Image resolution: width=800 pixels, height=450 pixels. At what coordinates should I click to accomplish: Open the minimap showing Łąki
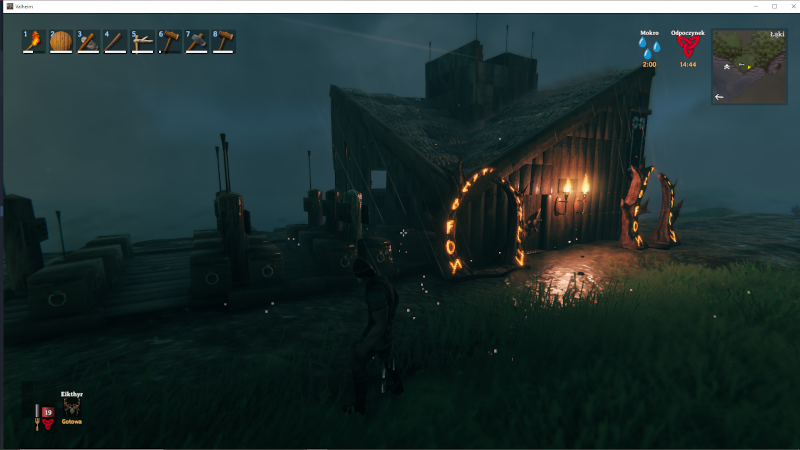pyautogui.click(x=749, y=67)
